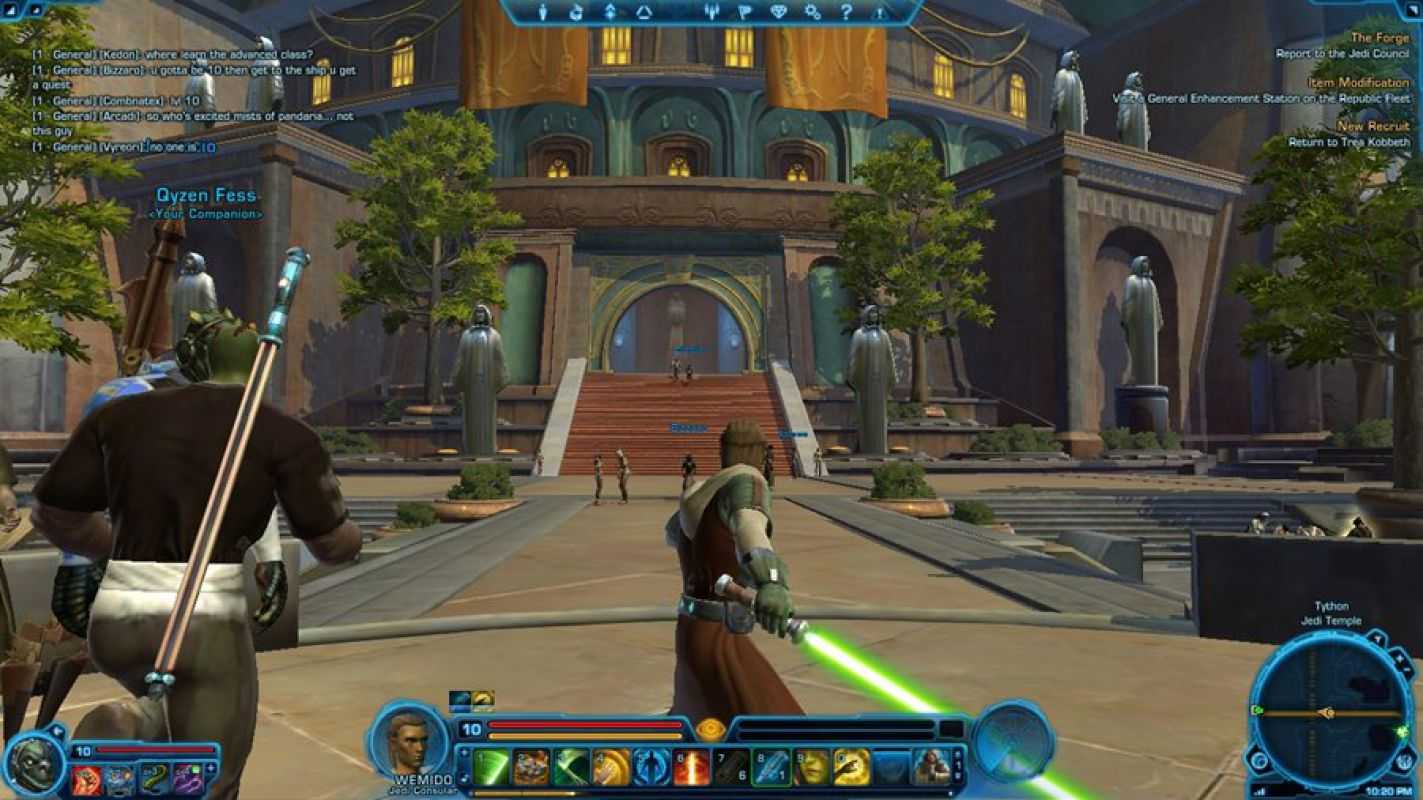The image size is (1423, 800).
Task: Click the gear-shaped preferences icon
Action: [813, 12]
